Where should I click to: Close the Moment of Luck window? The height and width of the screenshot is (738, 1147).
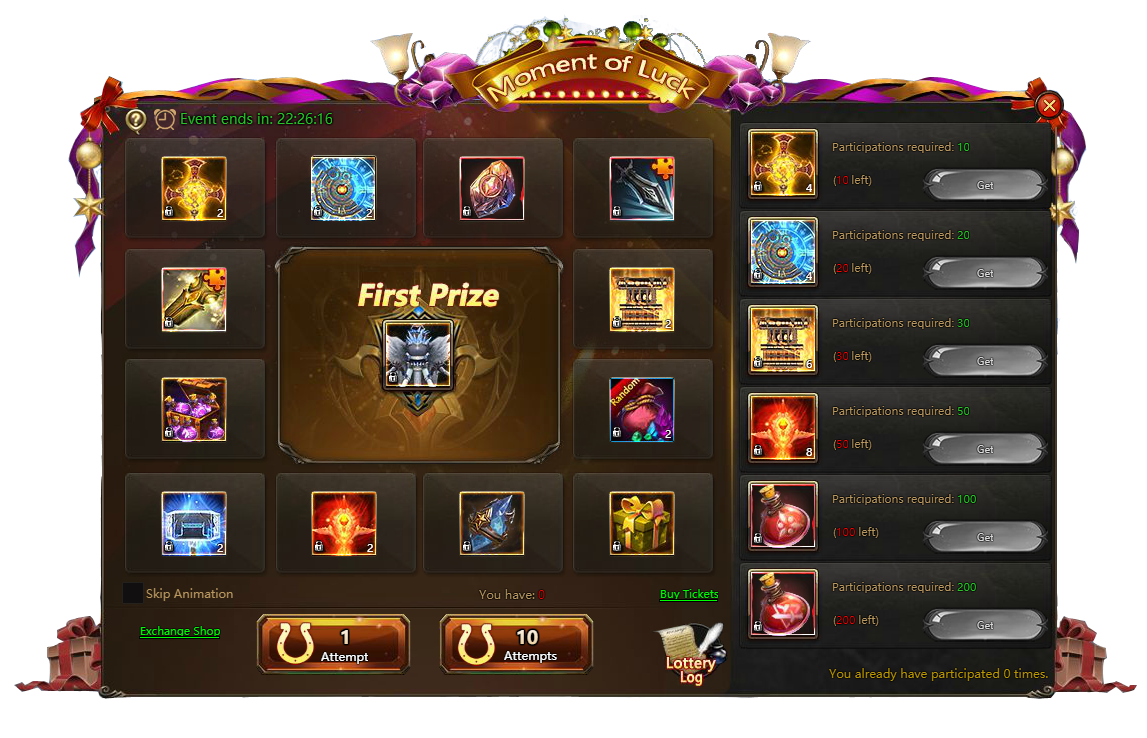pyautogui.click(x=1049, y=106)
